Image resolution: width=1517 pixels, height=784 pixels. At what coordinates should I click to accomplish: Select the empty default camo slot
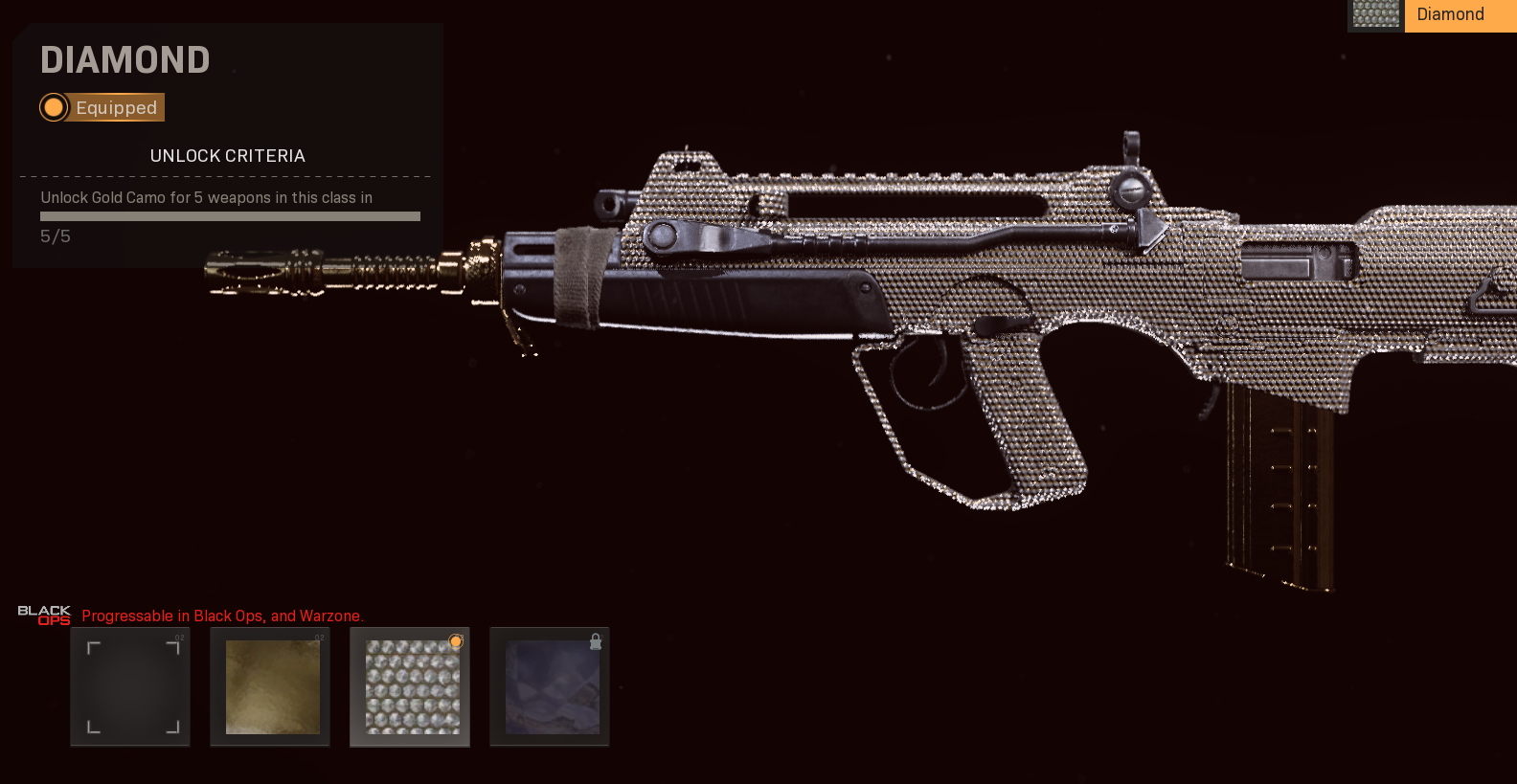[130, 687]
